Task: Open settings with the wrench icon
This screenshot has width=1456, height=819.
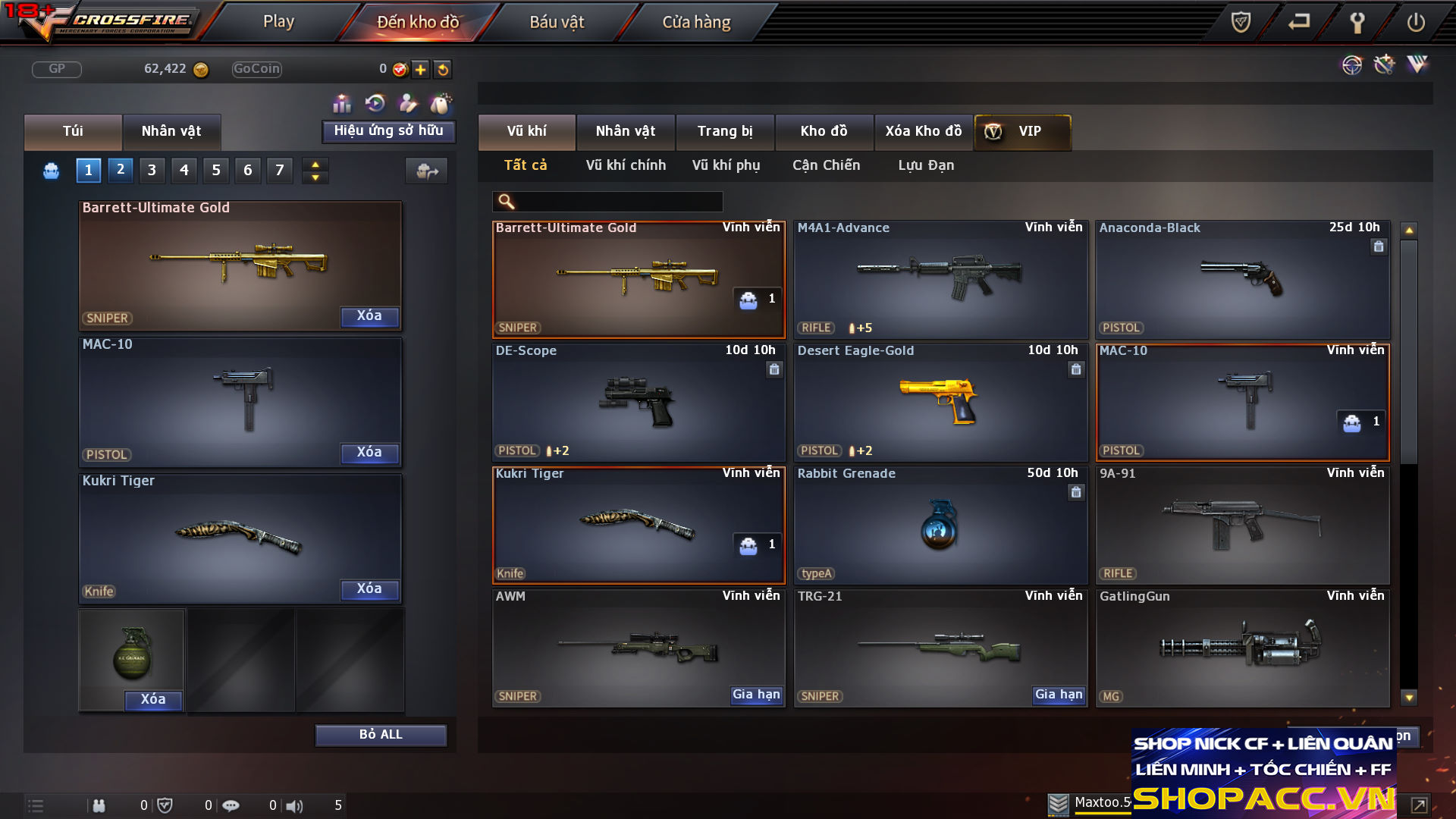Action: tap(1357, 22)
